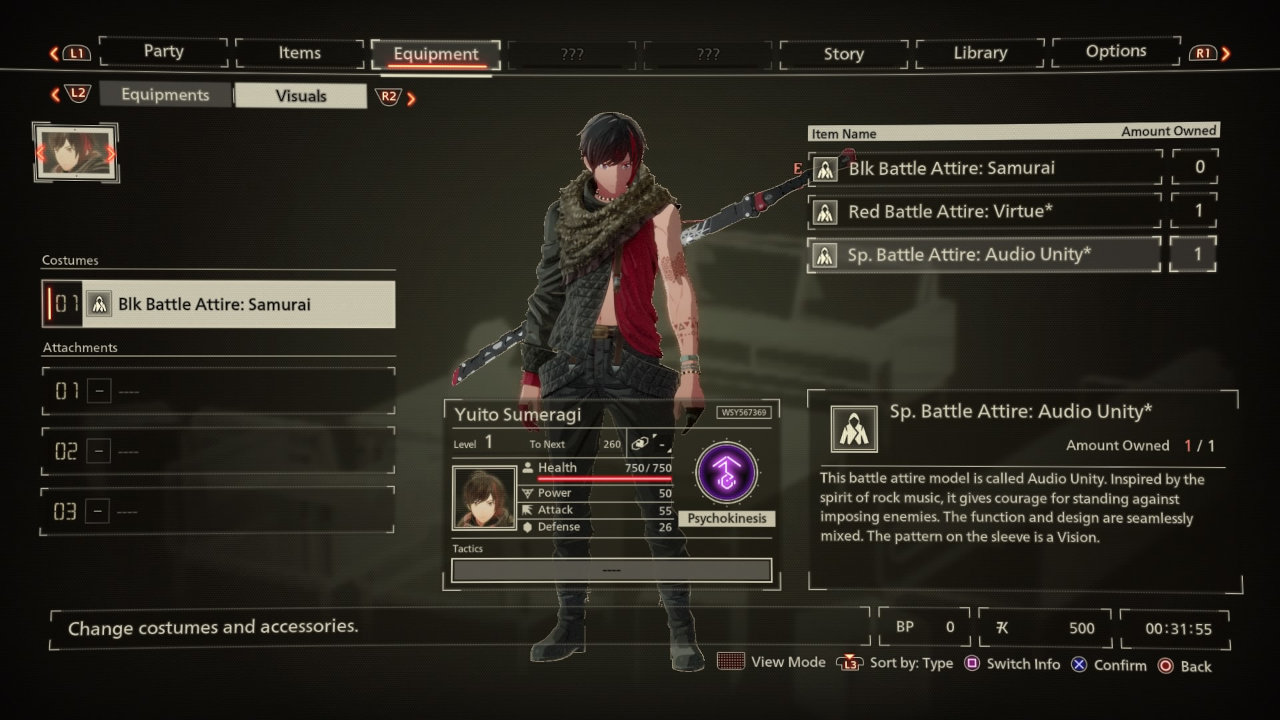Screen dimensions: 1280x720
Task: Switch to the Items tab
Action: 299,53
